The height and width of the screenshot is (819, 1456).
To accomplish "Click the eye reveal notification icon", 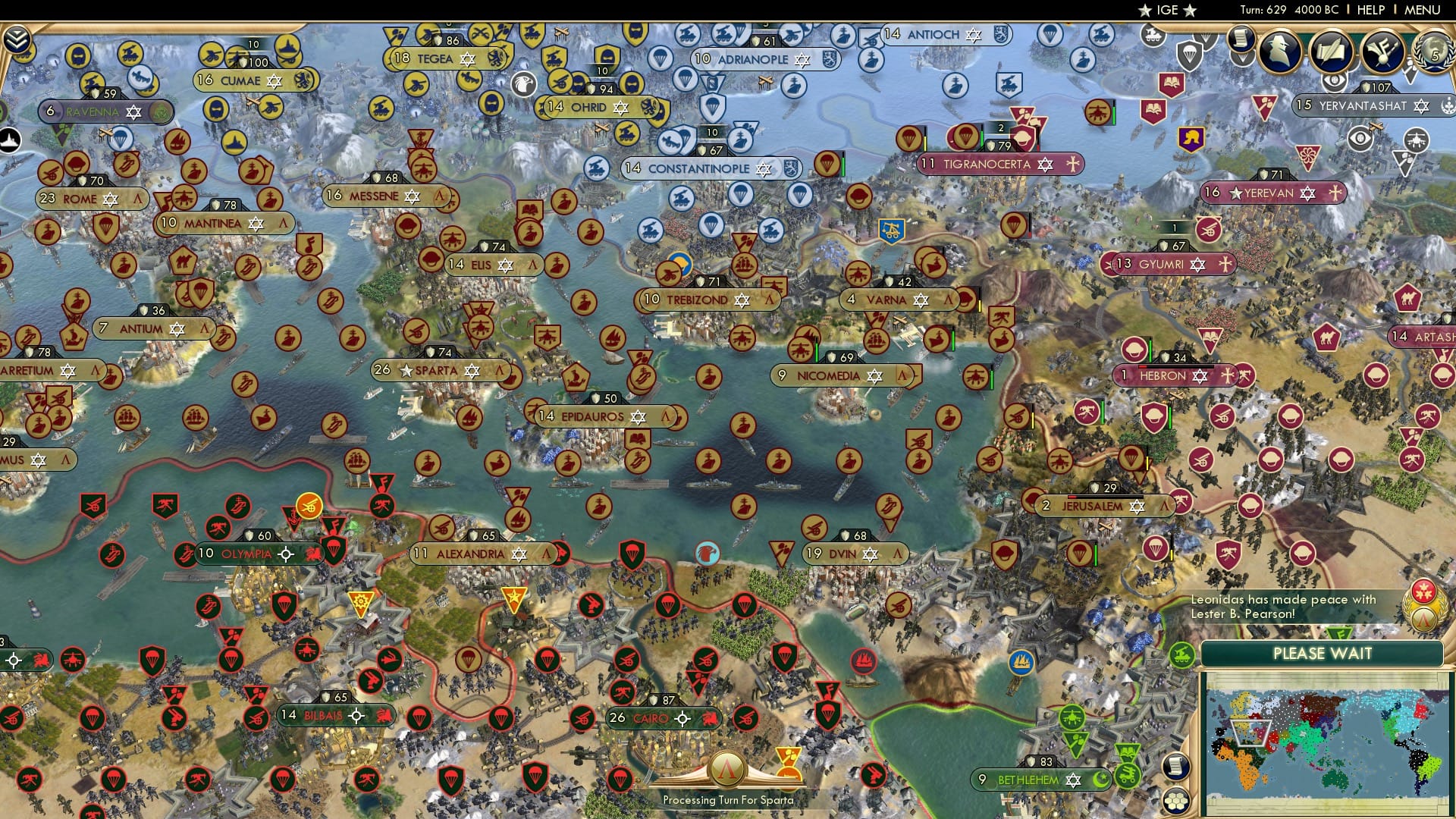I will click(x=1360, y=137).
